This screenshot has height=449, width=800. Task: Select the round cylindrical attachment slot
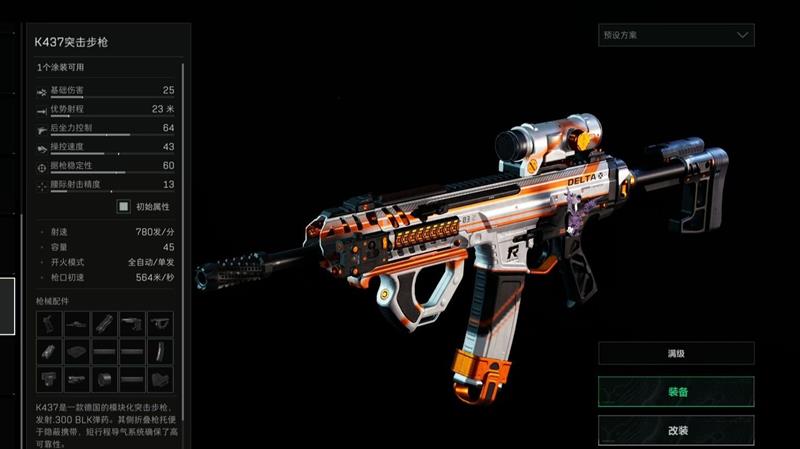(104, 379)
